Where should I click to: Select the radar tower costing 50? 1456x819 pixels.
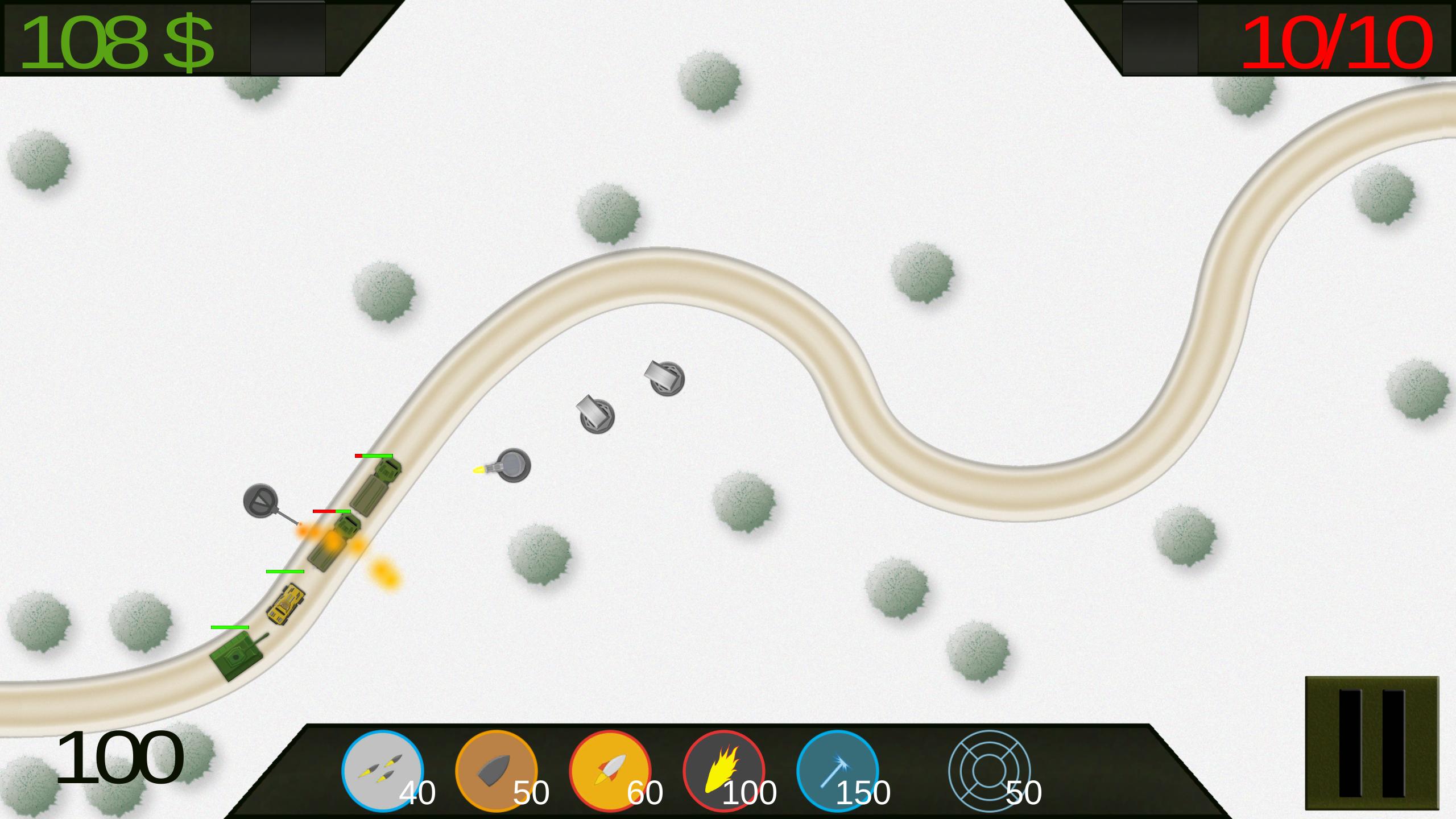[x=990, y=771]
